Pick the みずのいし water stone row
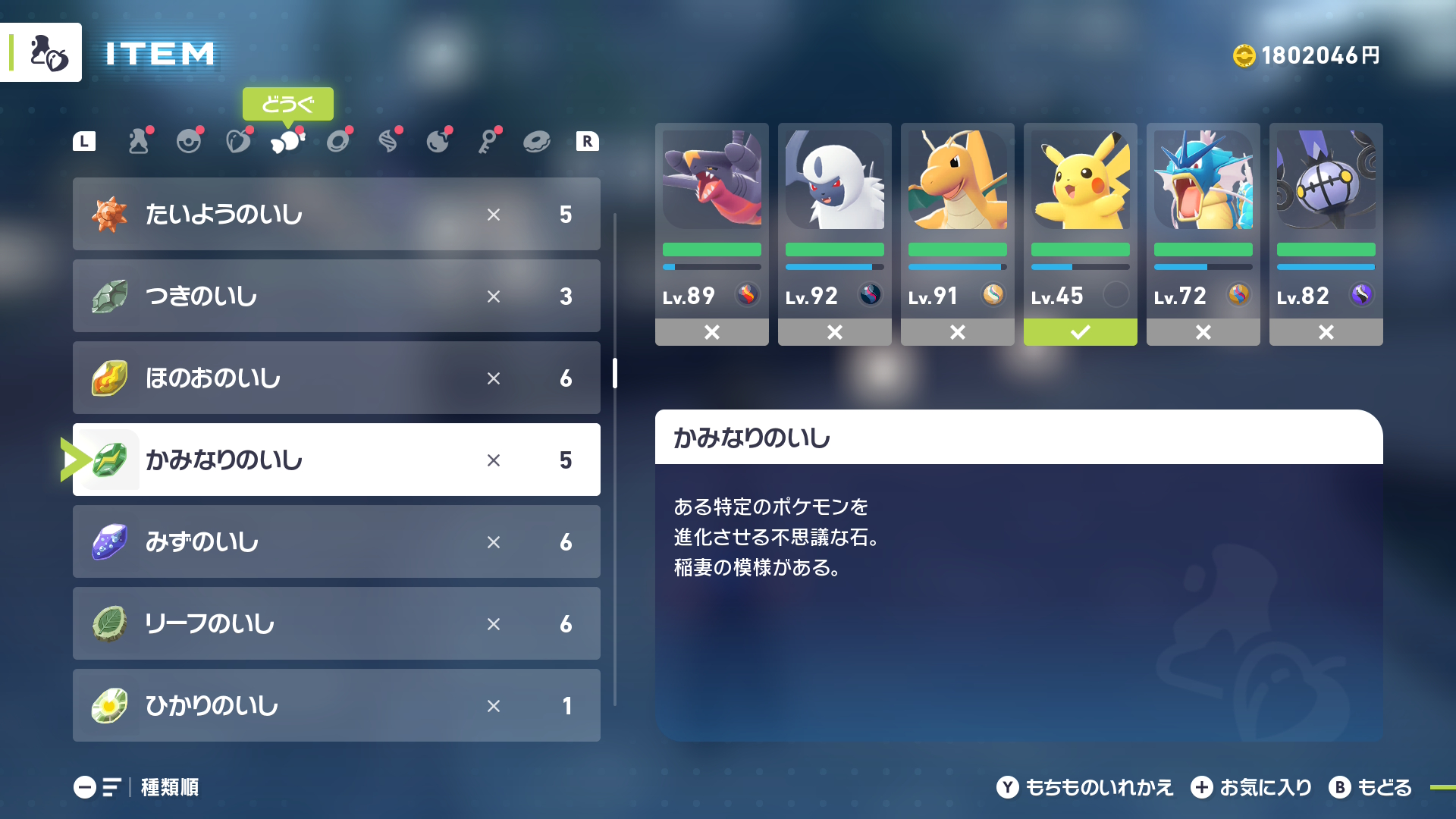The image size is (1456, 819). pyautogui.click(x=336, y=541)
